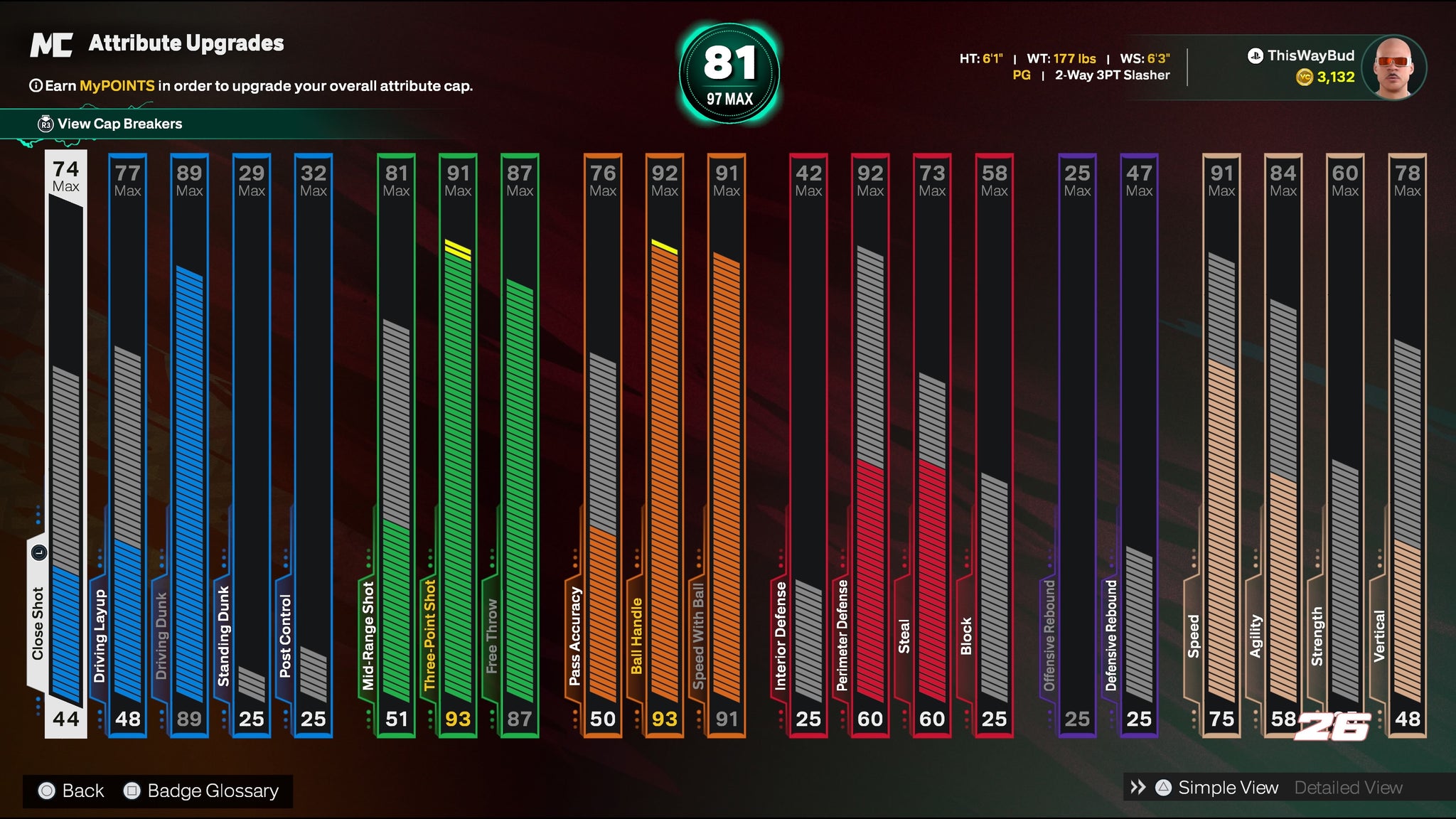Select the Close Shot attribute bar

point(66,444)
